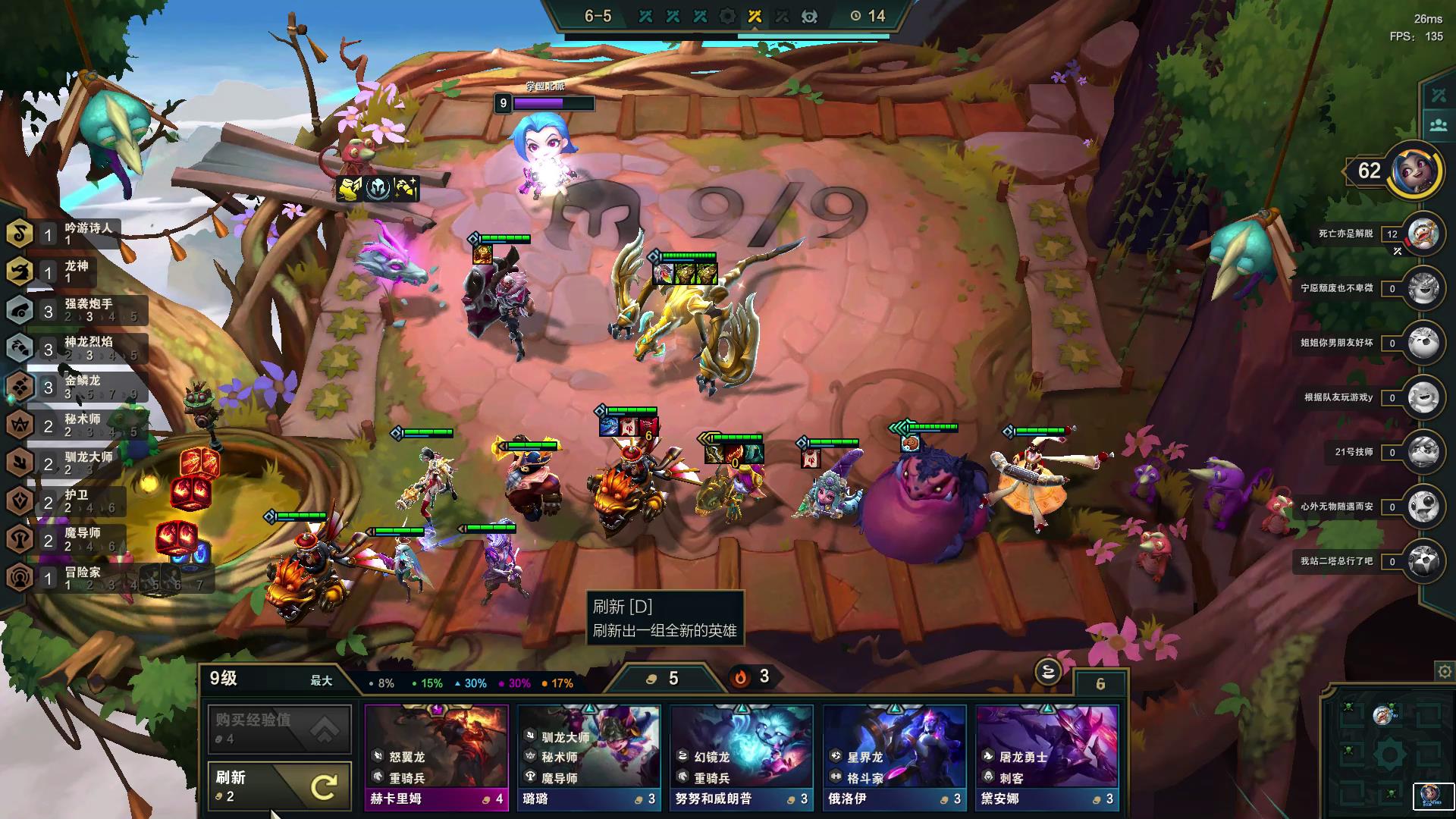View the 驯龙大师 trait entry

(76, 463)
